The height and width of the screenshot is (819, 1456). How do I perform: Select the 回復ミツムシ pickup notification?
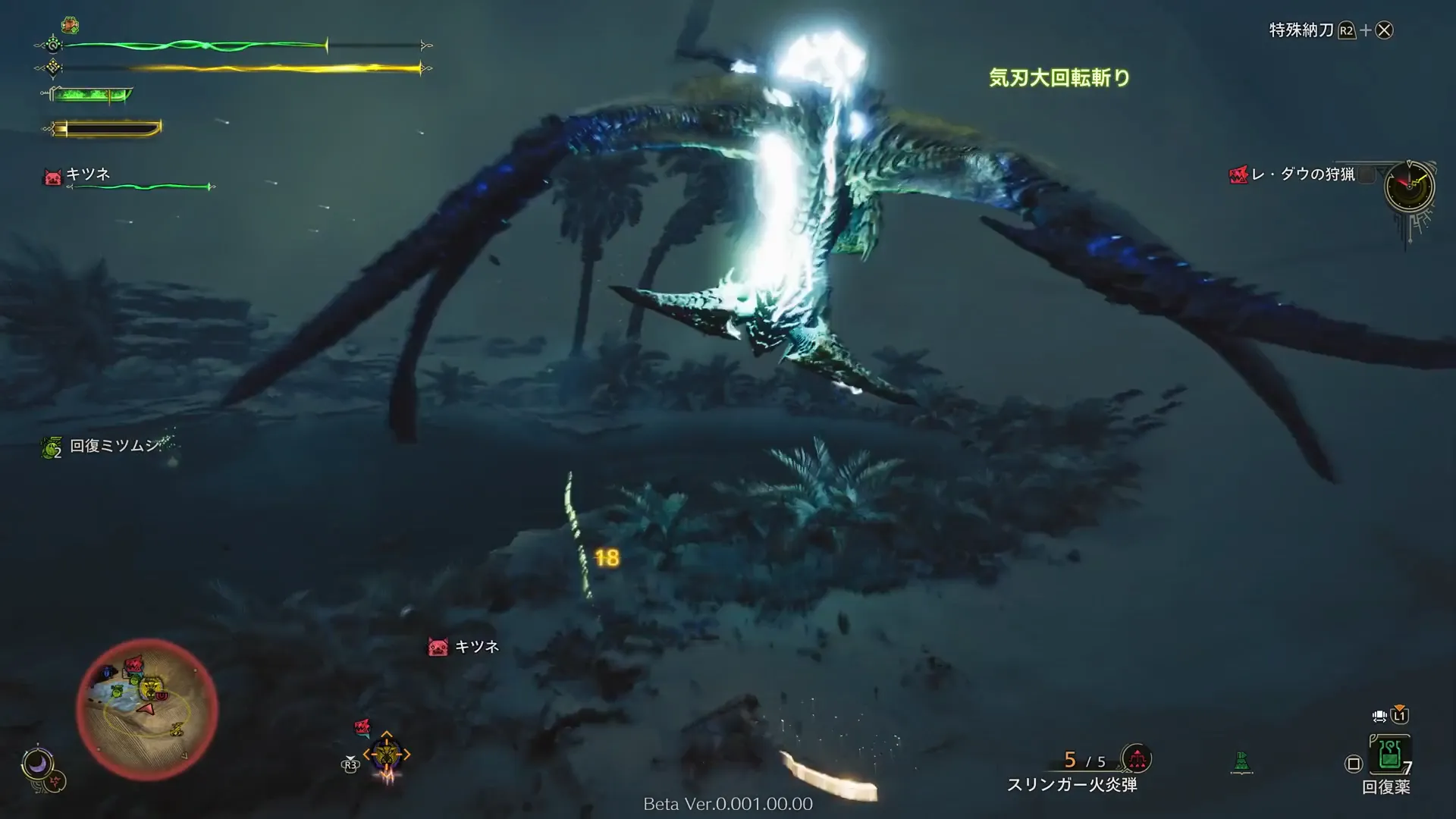[x=114, y=446]
